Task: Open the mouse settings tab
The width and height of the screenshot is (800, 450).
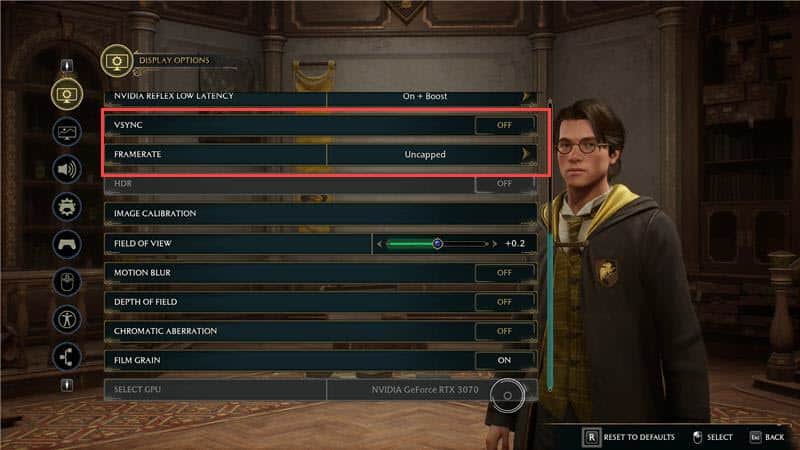Action: click(67, 281)
